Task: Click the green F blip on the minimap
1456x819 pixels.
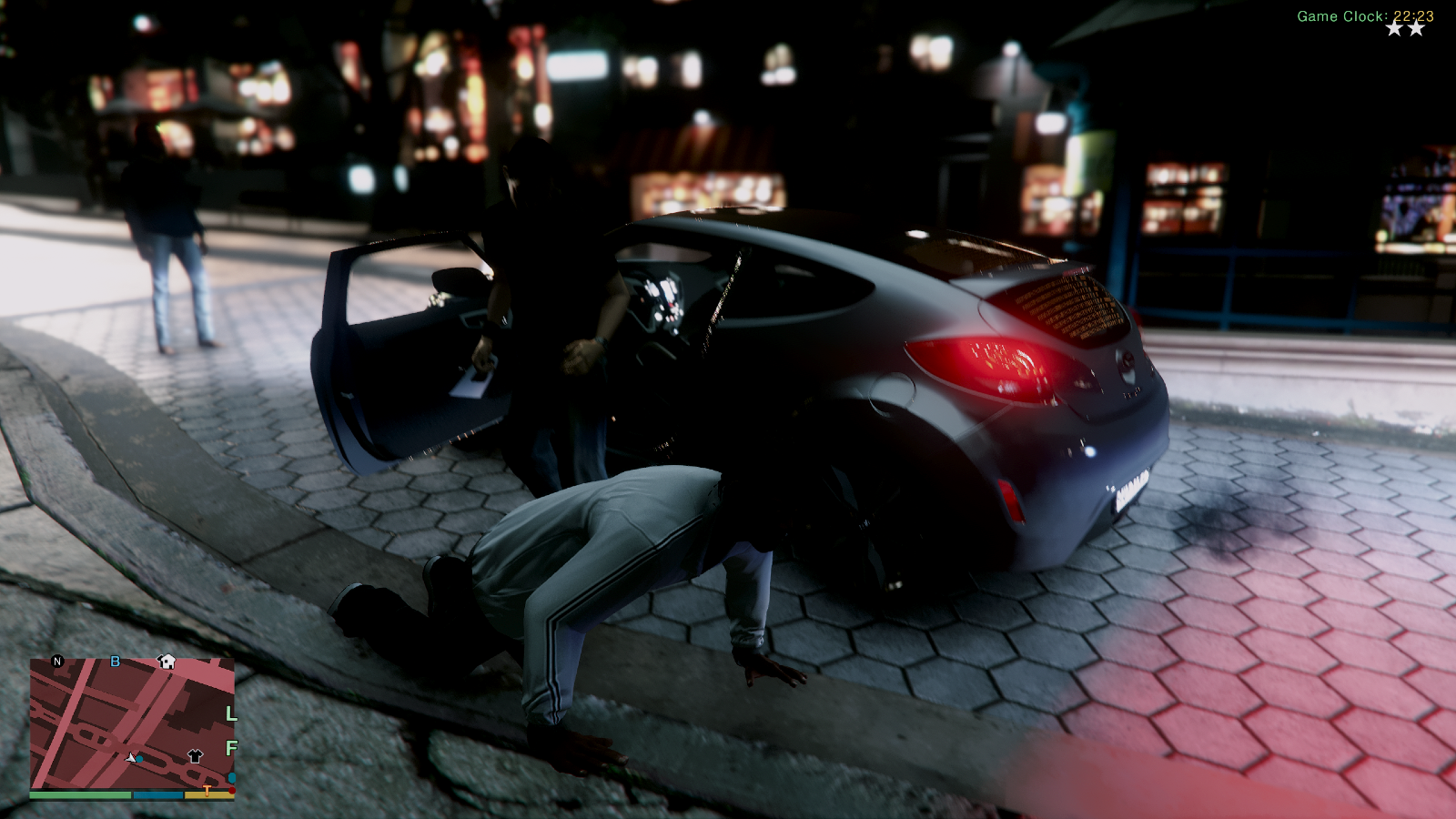Action: pos(232,747)
